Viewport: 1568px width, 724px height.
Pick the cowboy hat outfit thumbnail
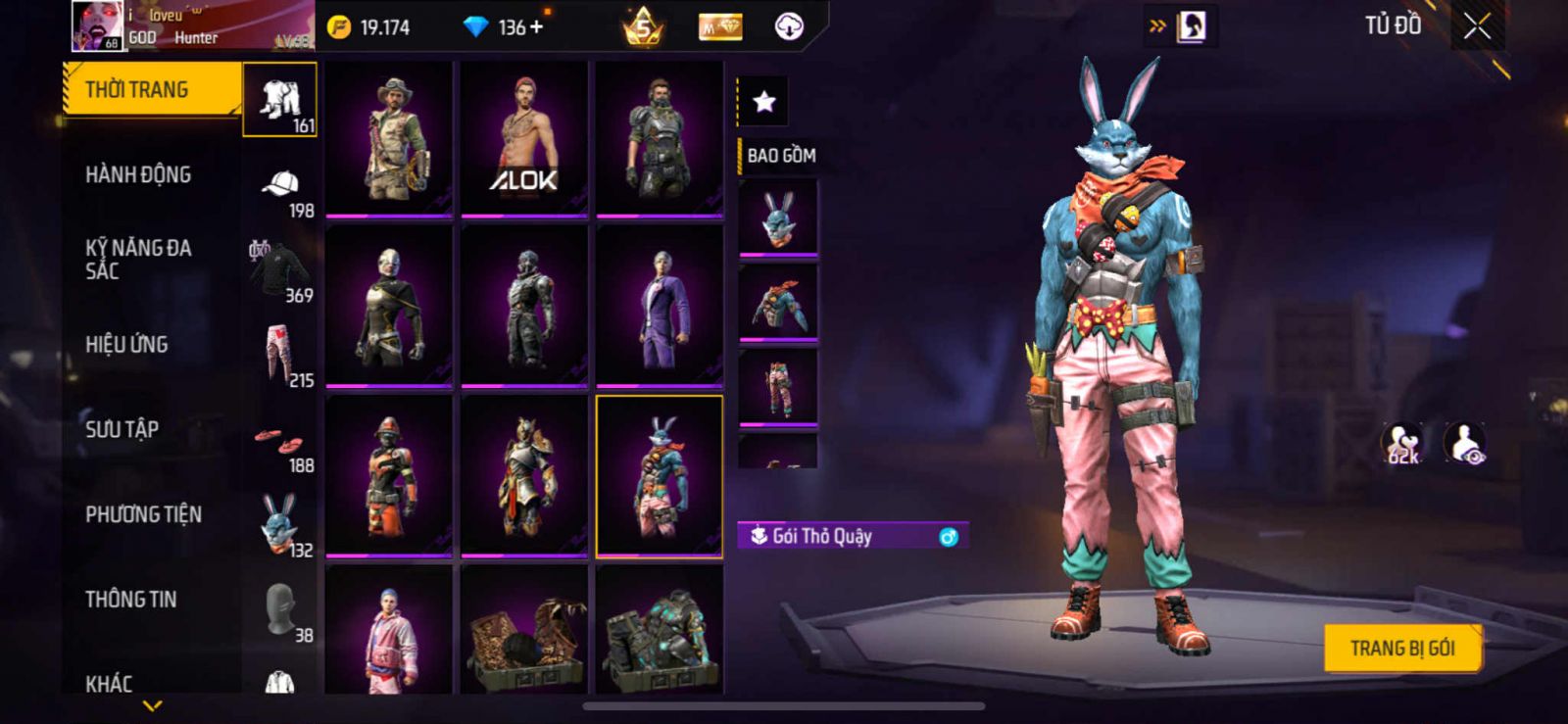tap(389, 137)
